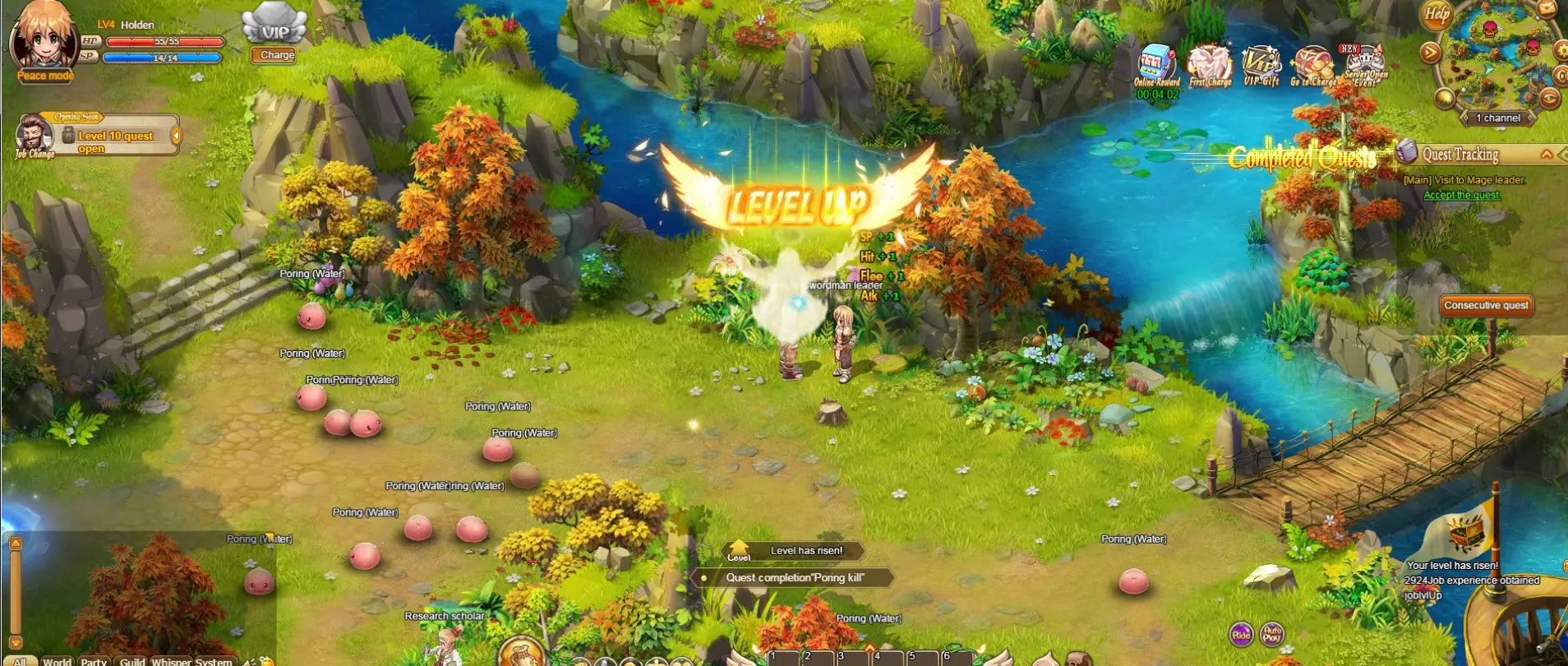Screen dimensions: 1568x666
Task: Click Holden's character portrait
Action: click(x=43, y=37)
